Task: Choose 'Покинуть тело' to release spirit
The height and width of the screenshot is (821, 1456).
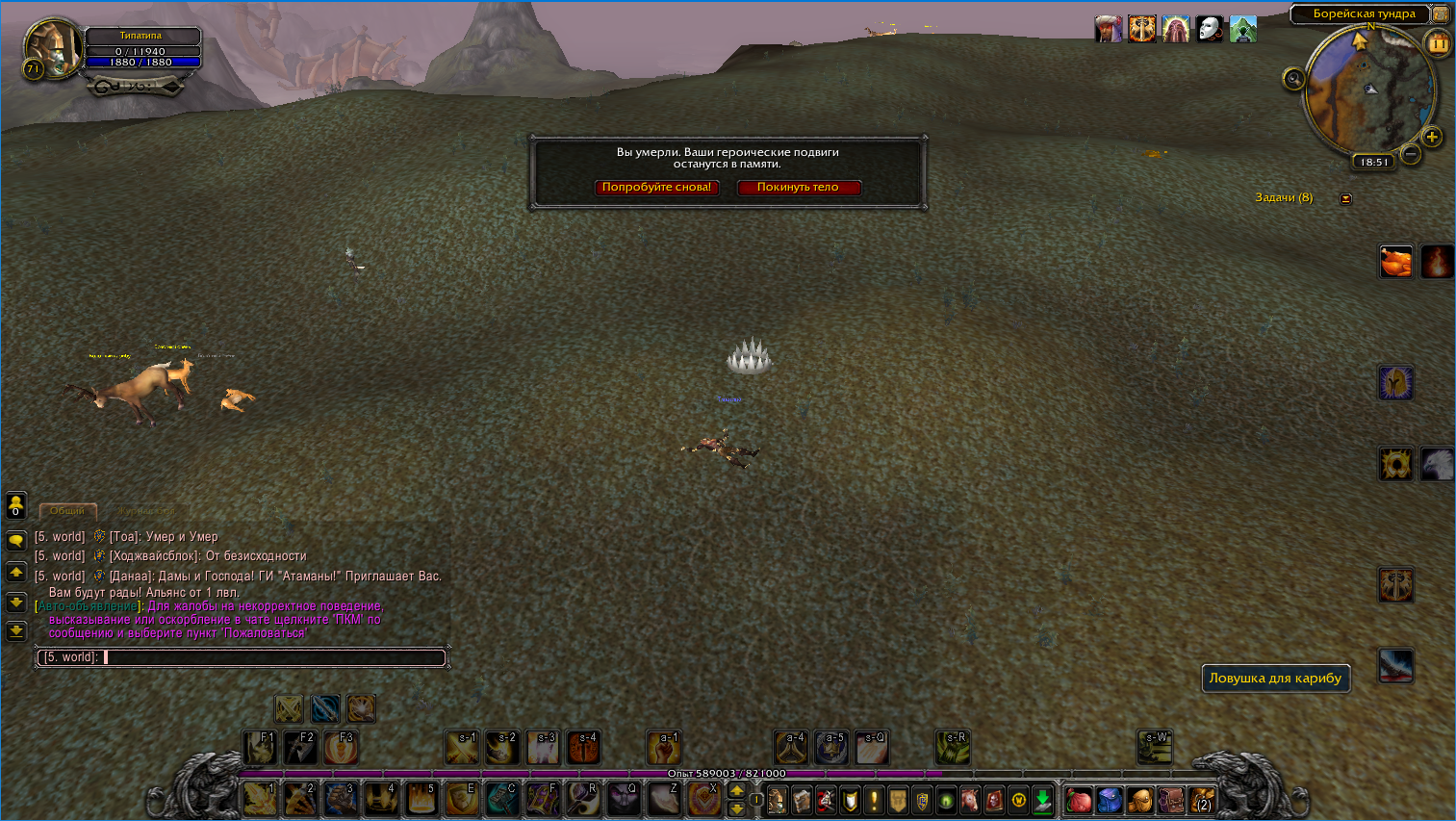Action: [x=798, y=188]
